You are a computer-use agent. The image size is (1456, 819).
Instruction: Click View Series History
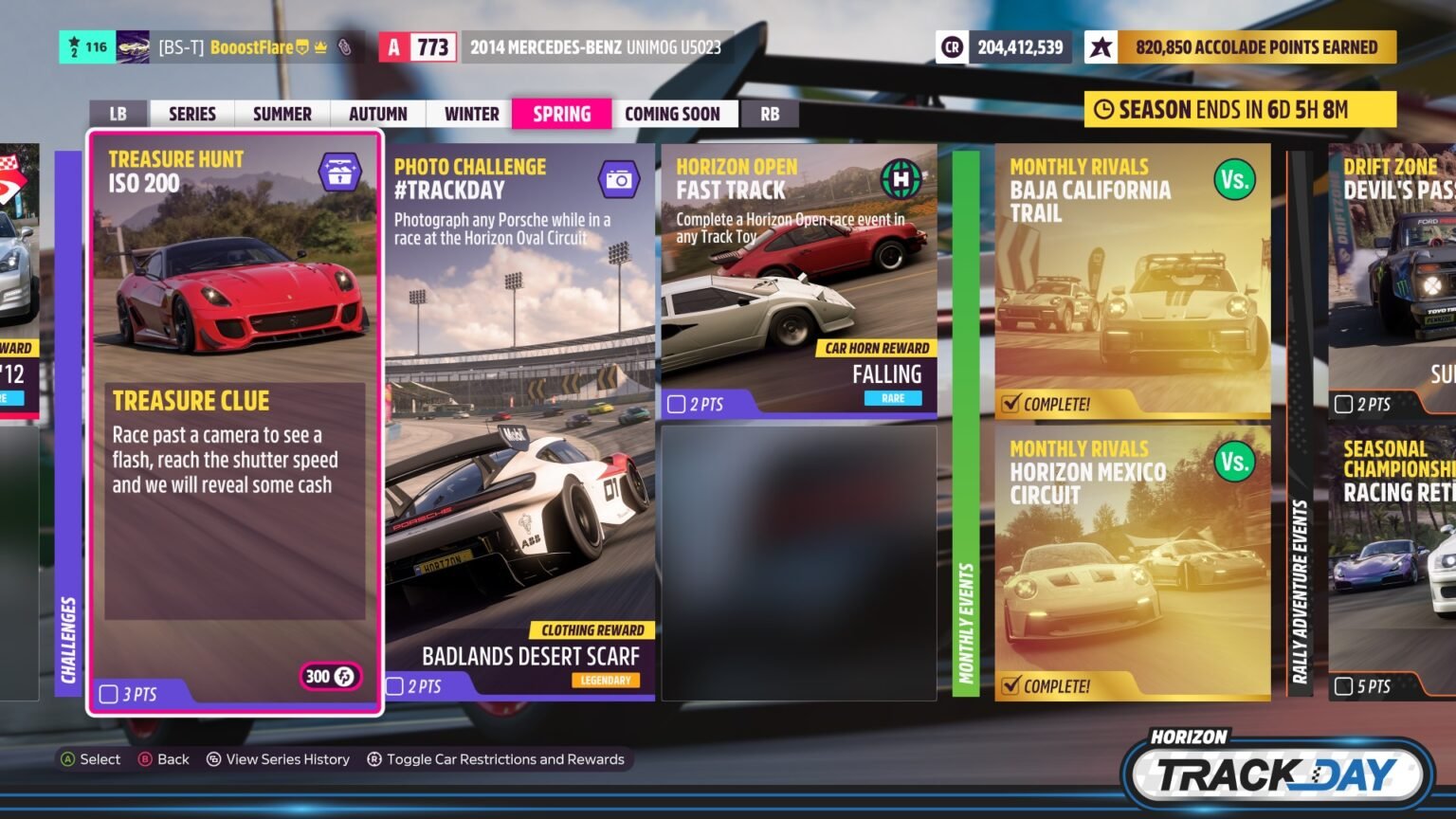click(279, 758)
